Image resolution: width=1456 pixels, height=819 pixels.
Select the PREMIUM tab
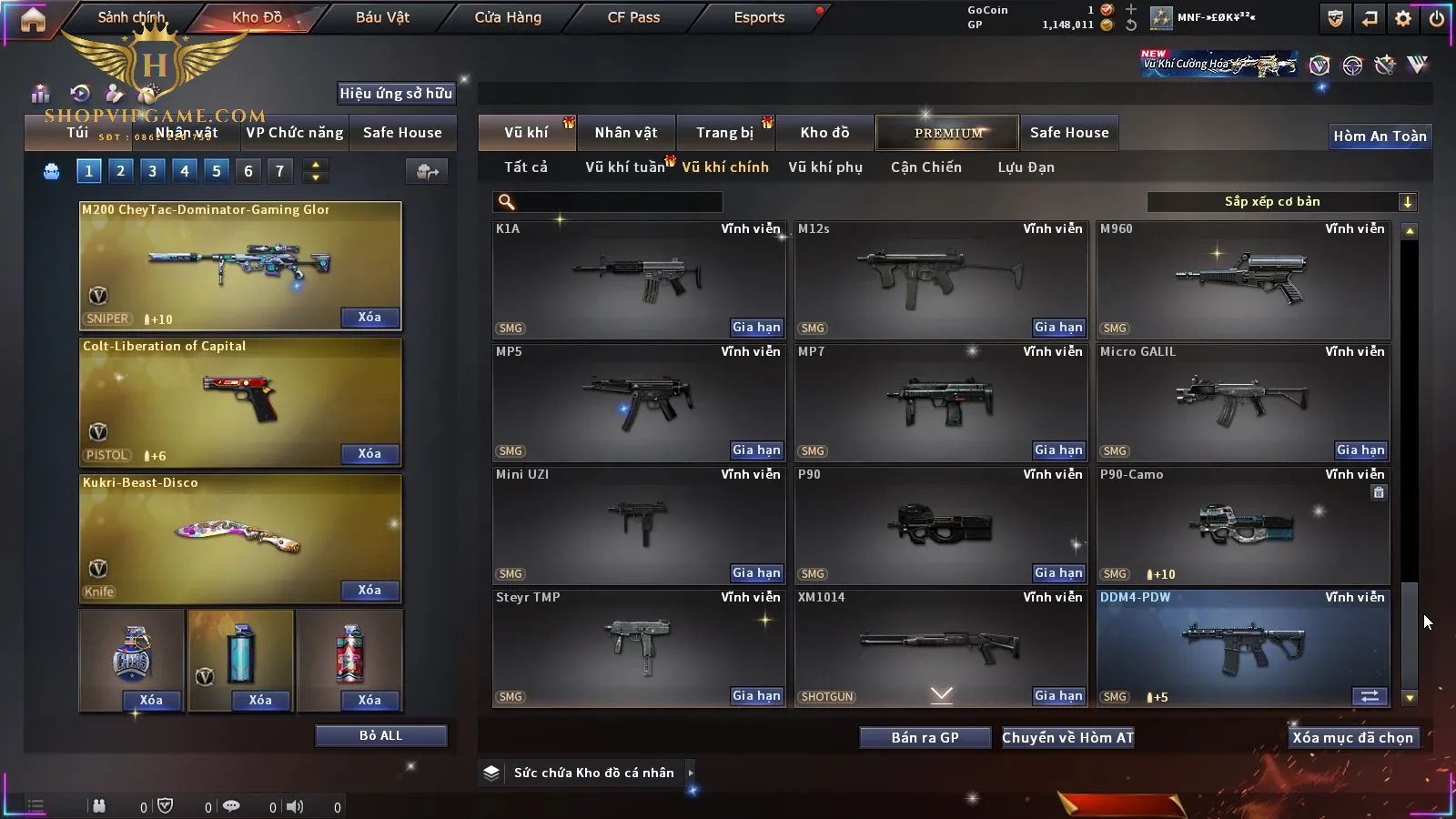[x=947, y=133]
